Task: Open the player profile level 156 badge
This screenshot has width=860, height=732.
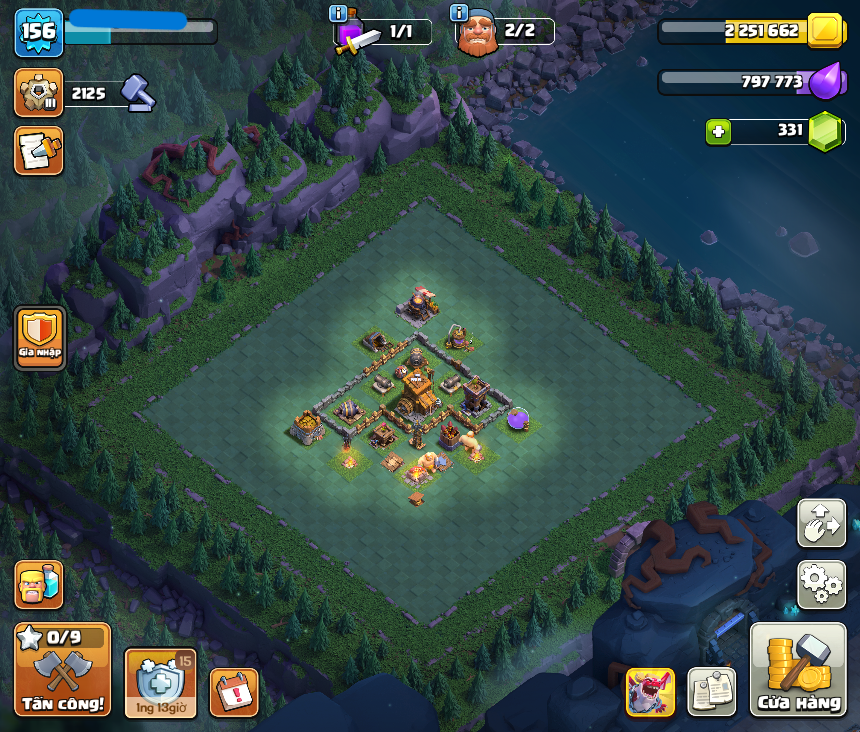Action: [39, 32]
